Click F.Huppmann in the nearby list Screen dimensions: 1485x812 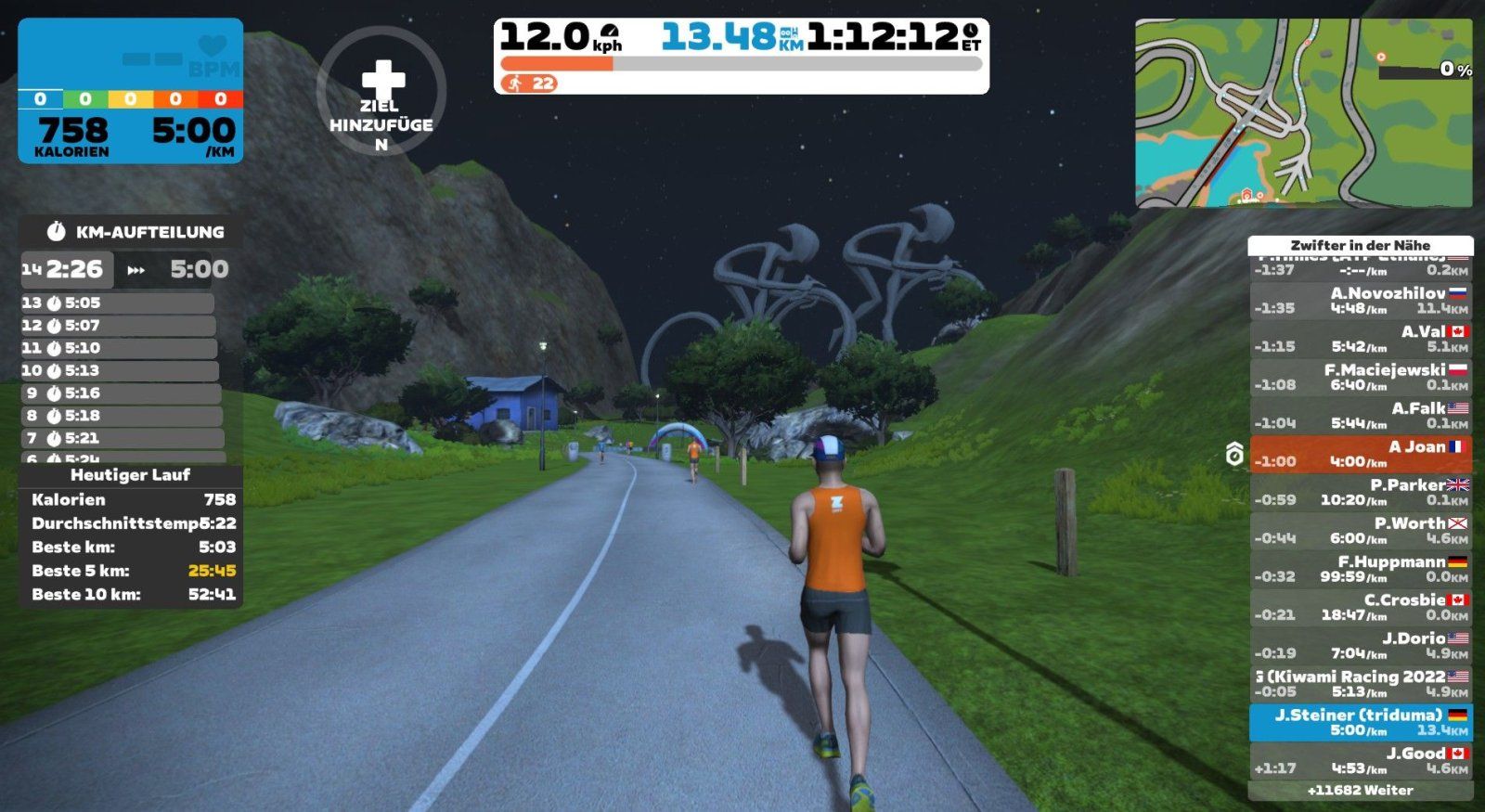point(1360,569)
